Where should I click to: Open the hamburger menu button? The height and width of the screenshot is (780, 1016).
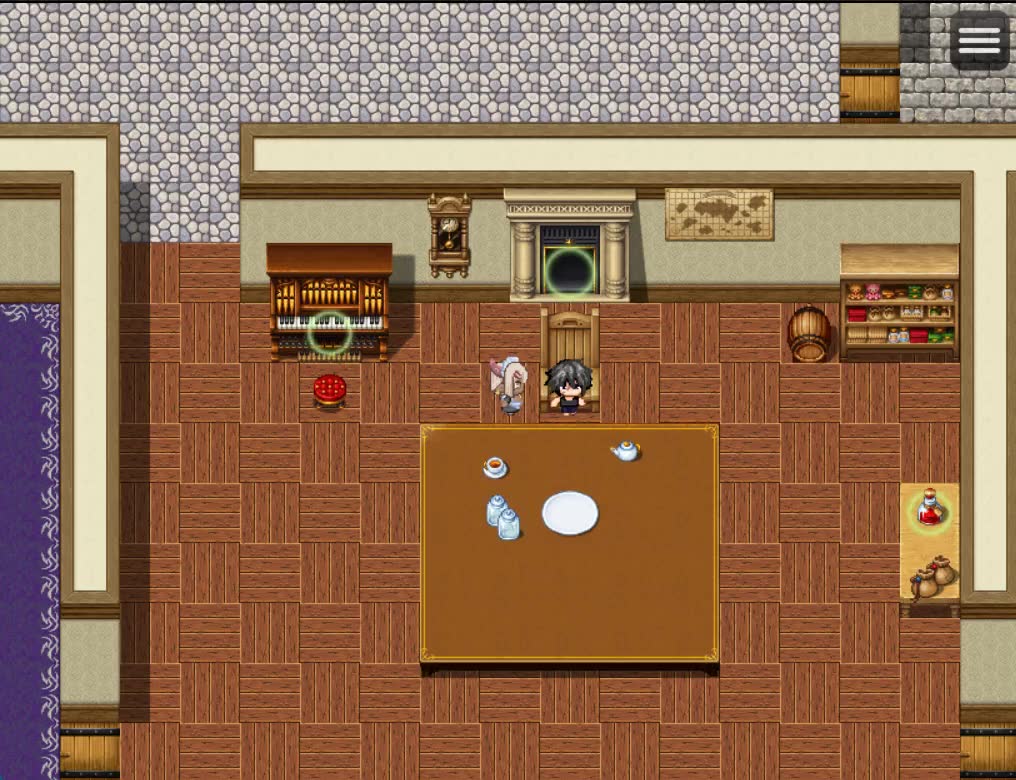click(x=979, y=41)
